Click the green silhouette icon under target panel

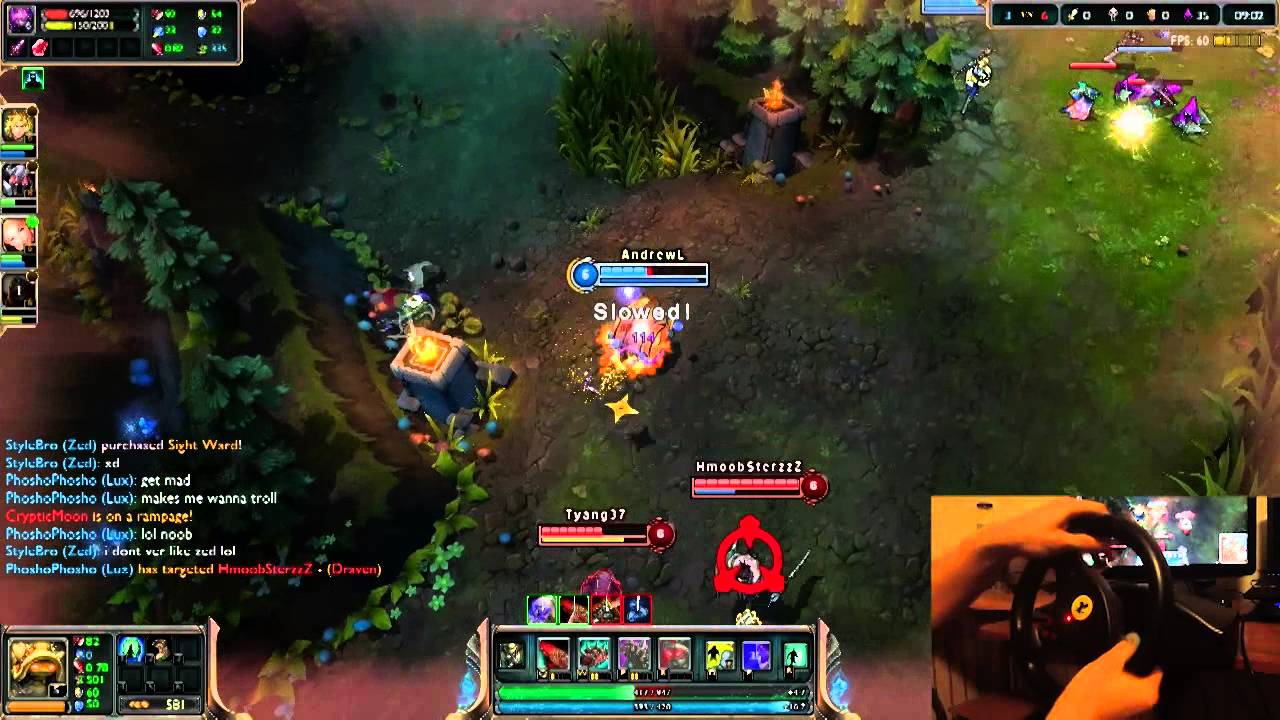33,79
